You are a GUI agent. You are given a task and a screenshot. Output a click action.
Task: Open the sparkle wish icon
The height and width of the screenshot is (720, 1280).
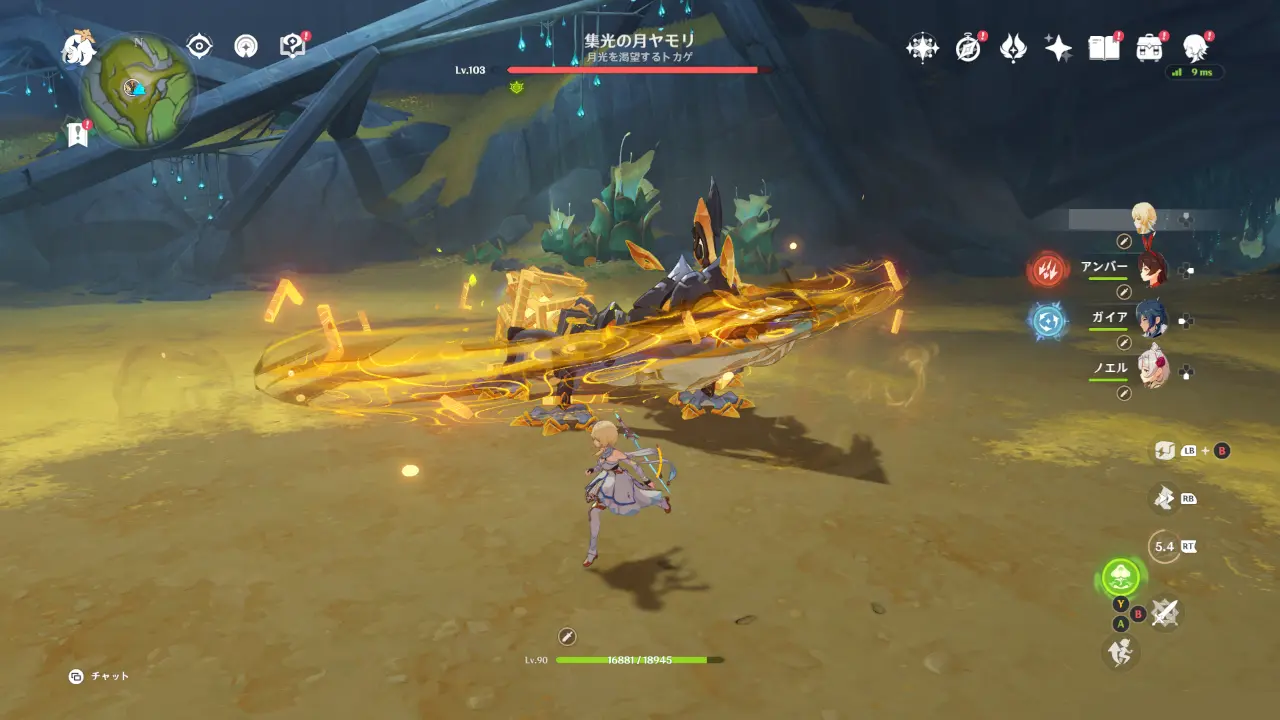tap(1058, 48)
